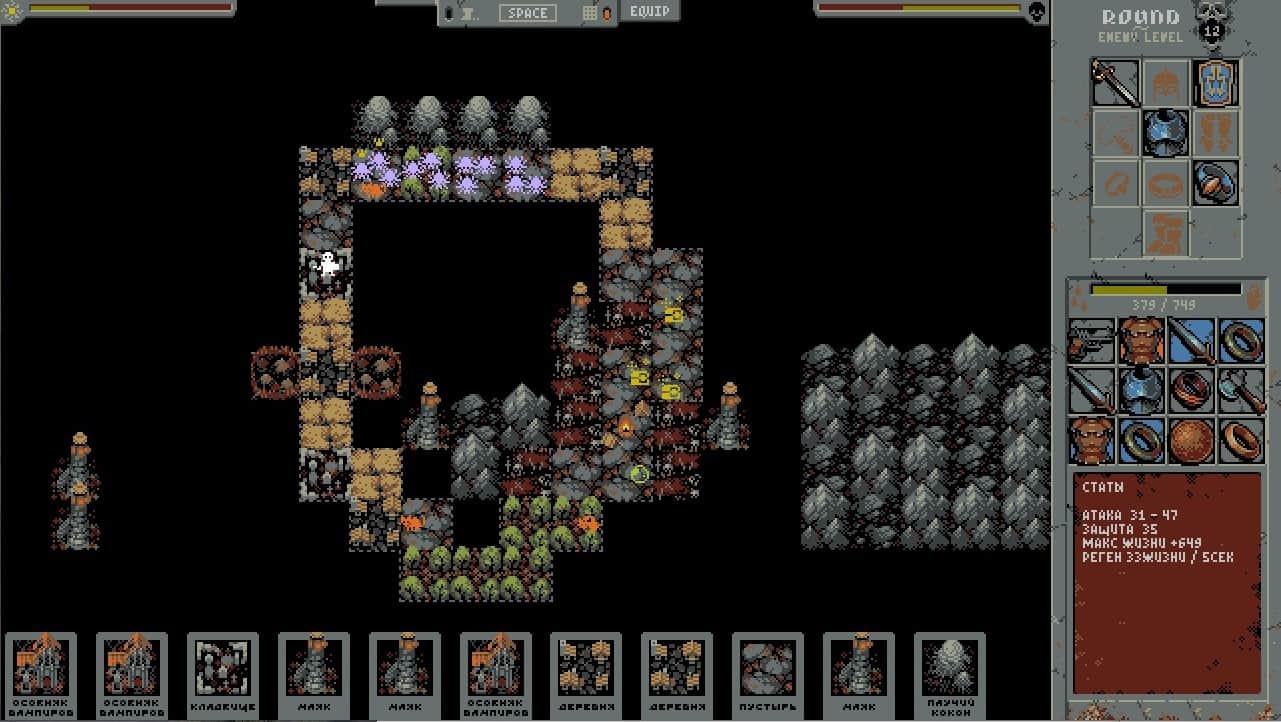The height and width of the screenshot is (722, 1281).
Task: Click the EQUIP tab at the top
Action: point(650,12)
